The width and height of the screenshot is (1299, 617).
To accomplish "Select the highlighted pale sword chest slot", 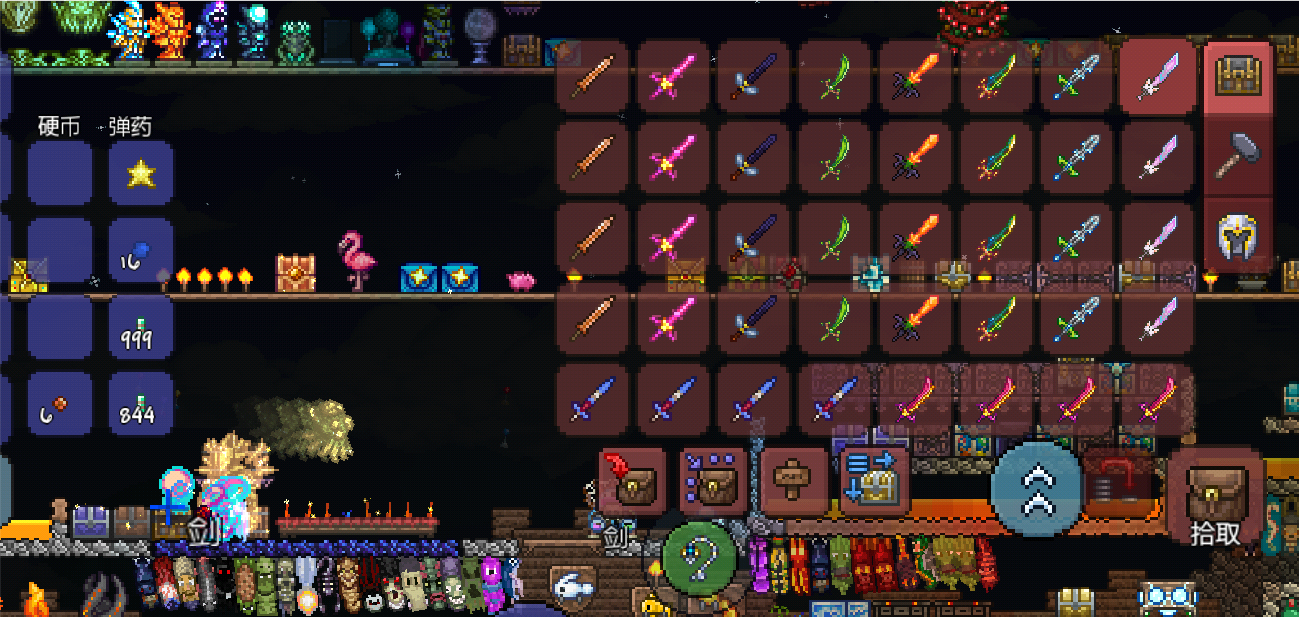I will [x=1156, y=77].
